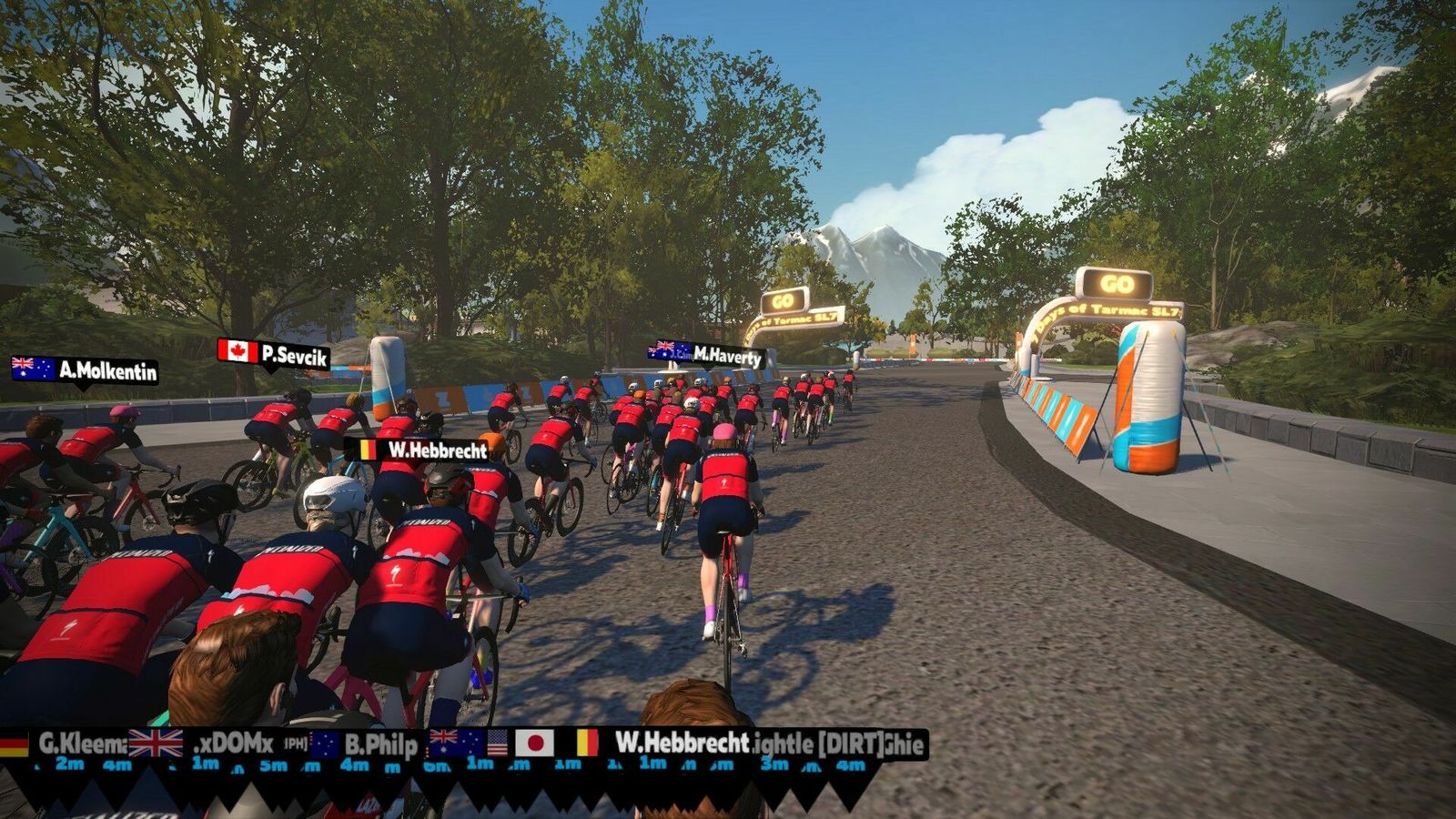Viewport: 1456px width, 819px height.
Task: Click W.Hebbrecht in the bottom rider bar
Action: 681,743
